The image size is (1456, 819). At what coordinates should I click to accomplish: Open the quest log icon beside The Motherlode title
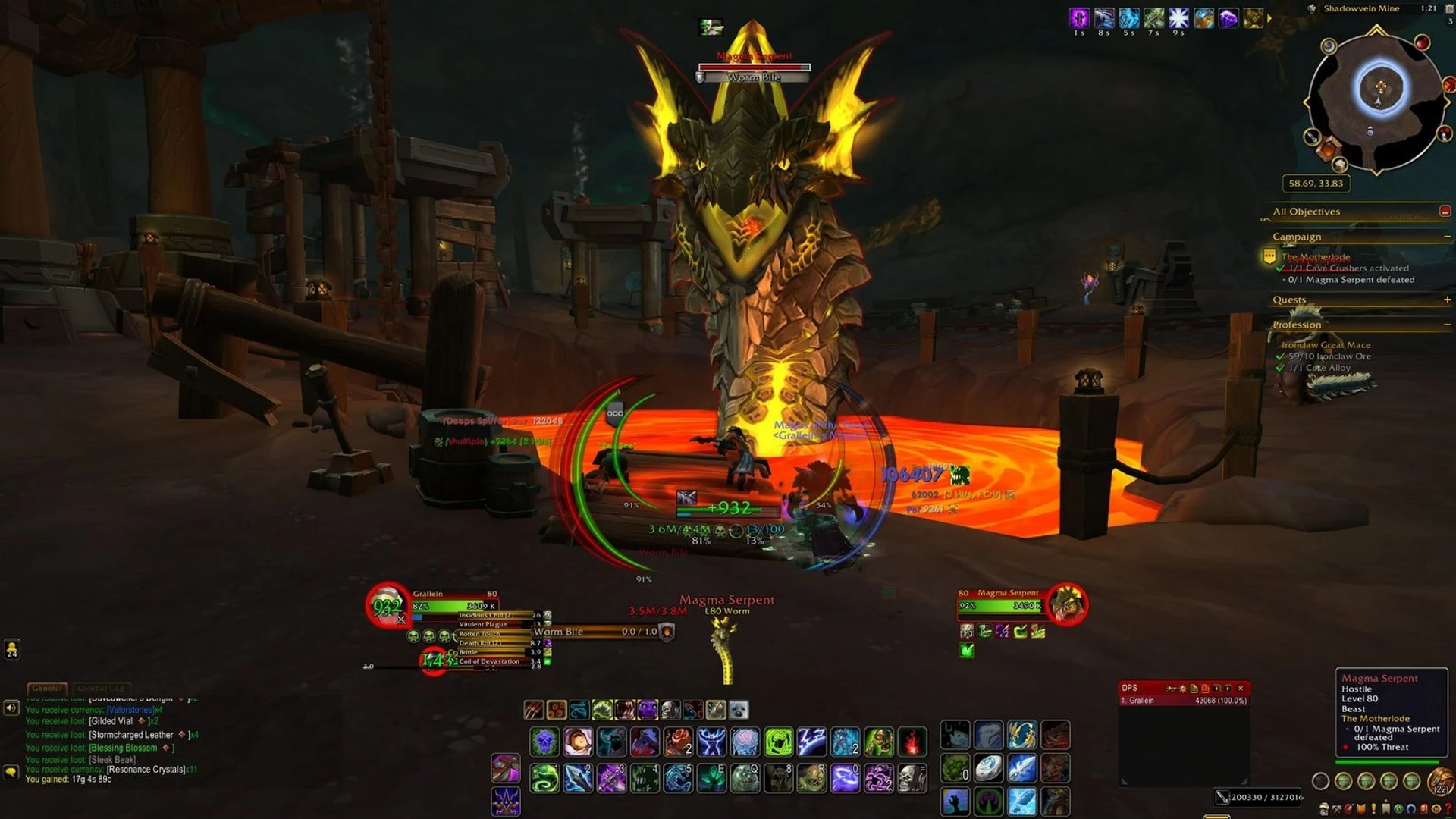click(x=1269, y=258)
